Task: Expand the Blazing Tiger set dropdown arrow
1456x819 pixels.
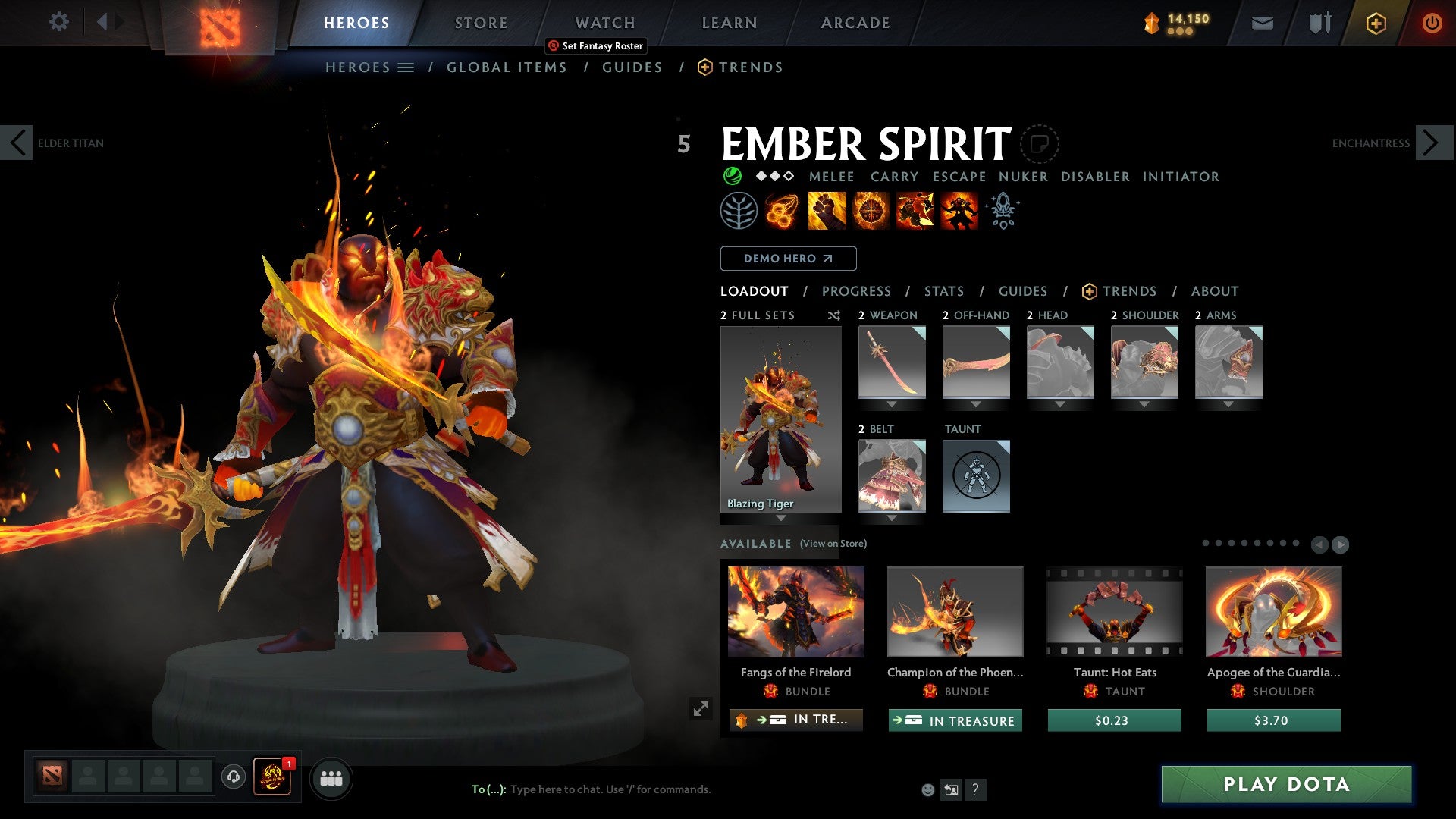Action: coord(780,519)
